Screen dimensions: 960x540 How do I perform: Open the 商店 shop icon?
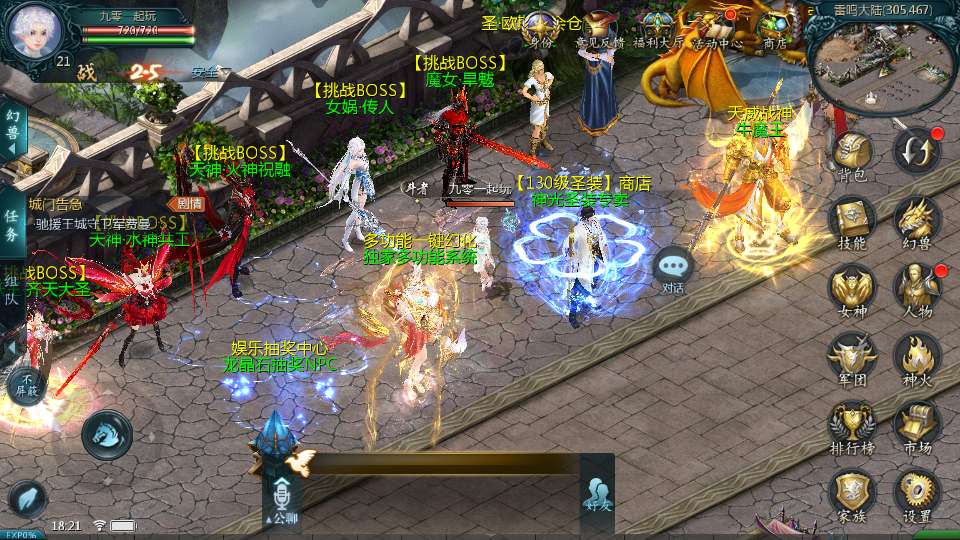point(774,28)
